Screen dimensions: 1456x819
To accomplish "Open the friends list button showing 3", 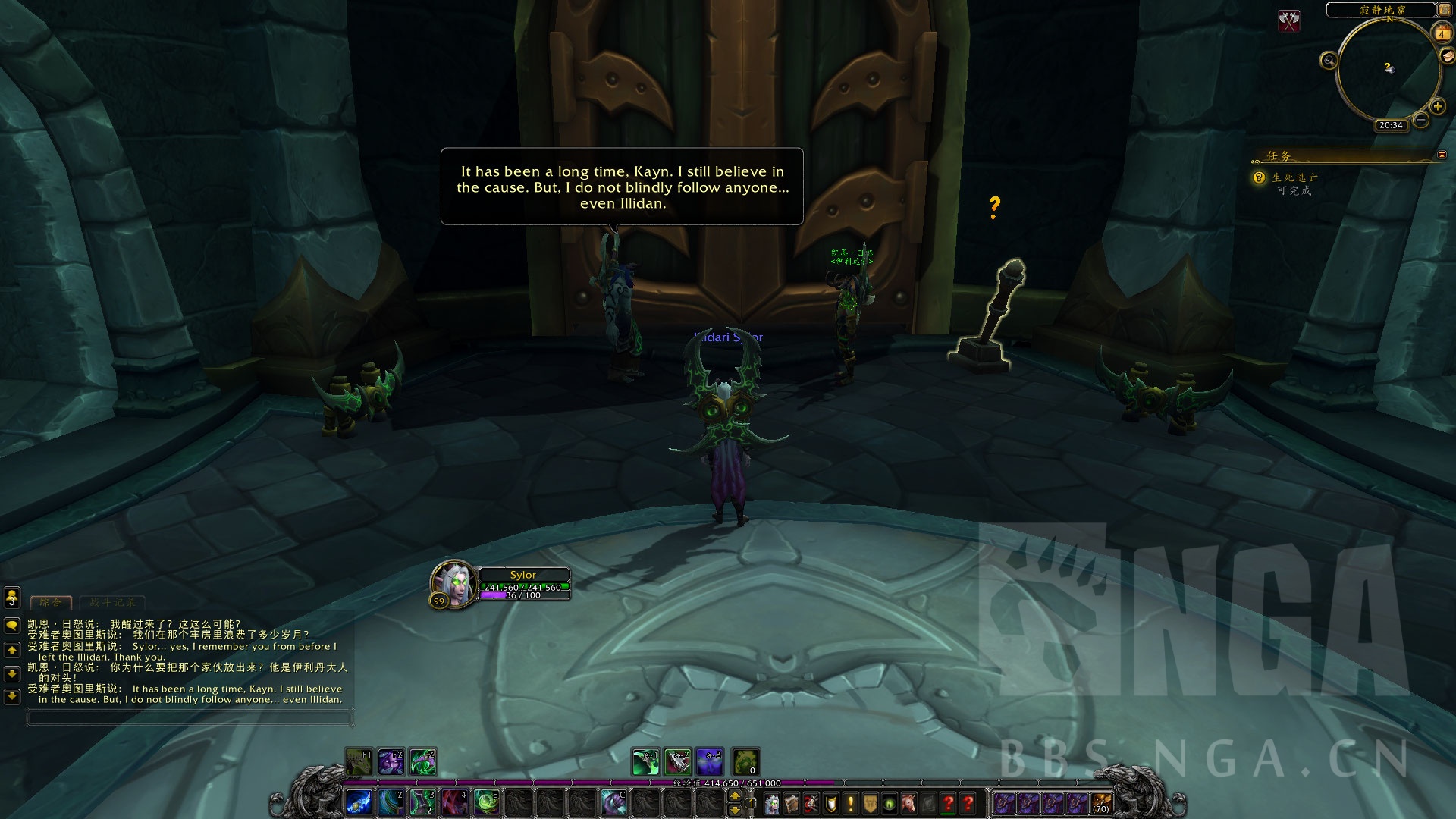I will [11, 598].
